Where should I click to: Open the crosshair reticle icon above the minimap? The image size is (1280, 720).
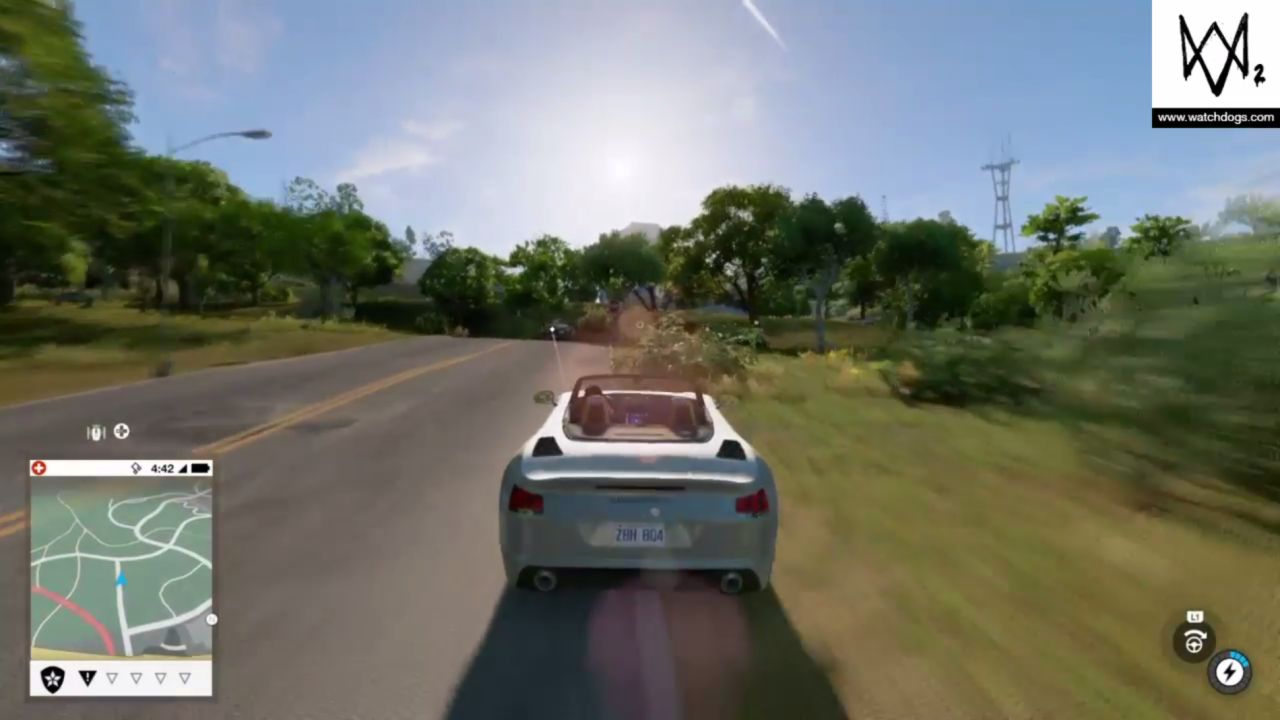pos(121,431)
